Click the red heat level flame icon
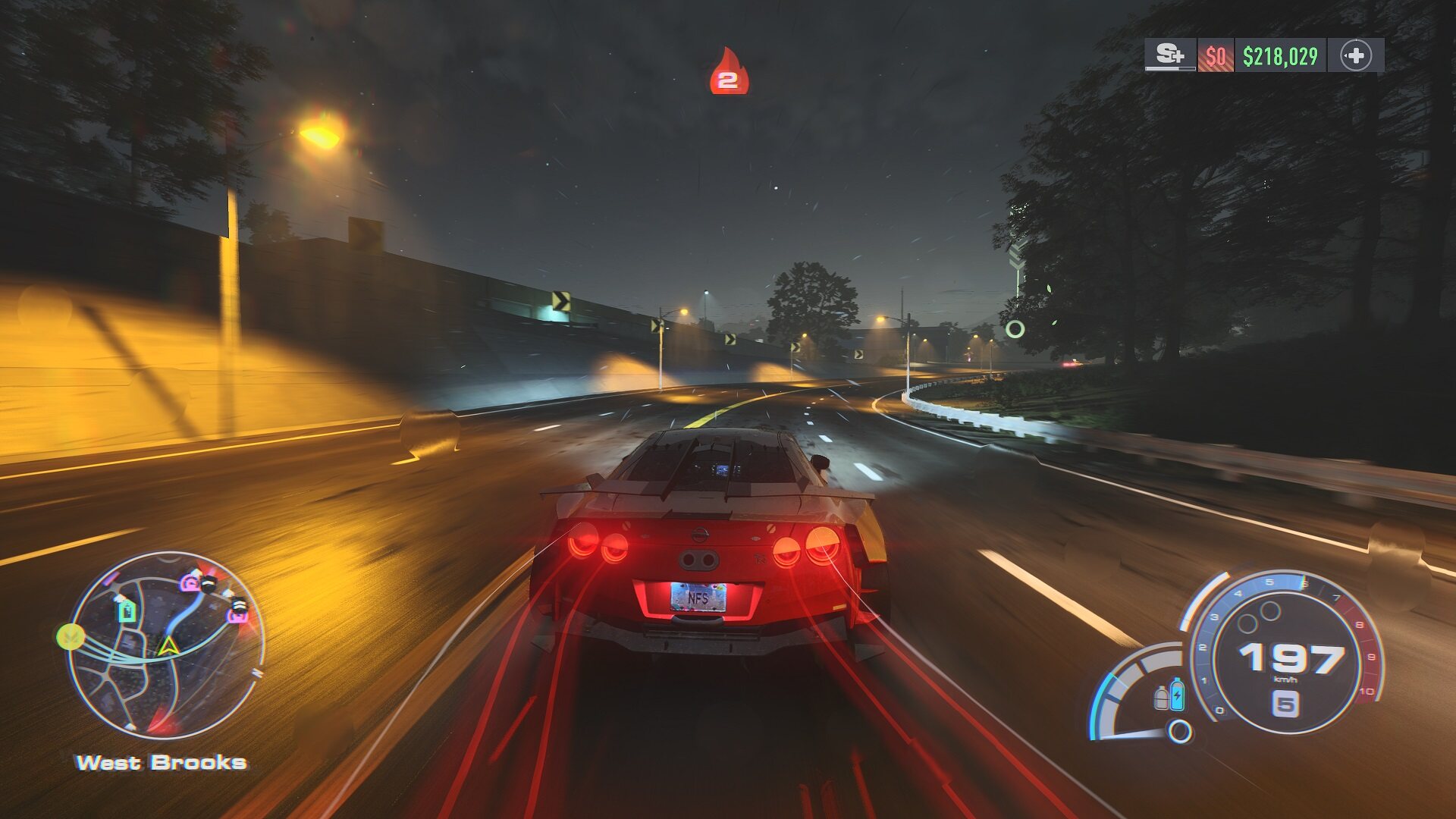The height and width of the screenshot is (819, 1456). (x=728, y=73)
